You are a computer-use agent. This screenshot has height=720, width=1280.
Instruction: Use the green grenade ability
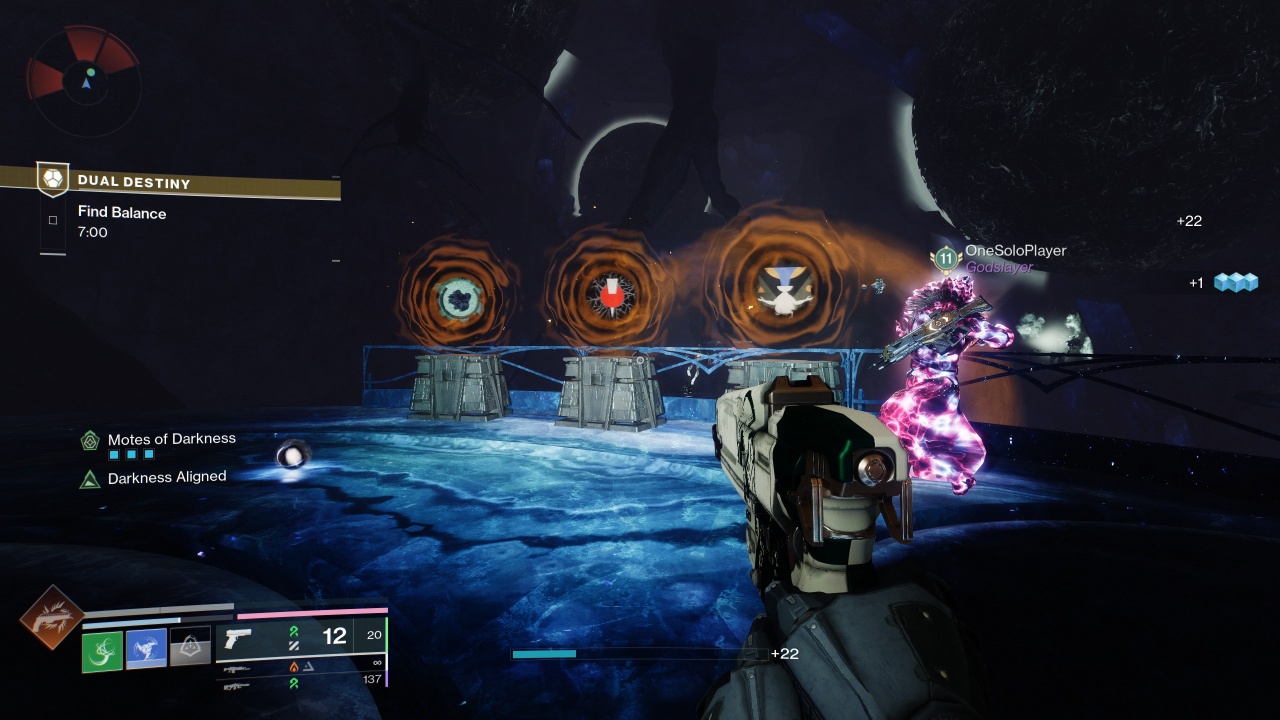click(x=102, y=651)
